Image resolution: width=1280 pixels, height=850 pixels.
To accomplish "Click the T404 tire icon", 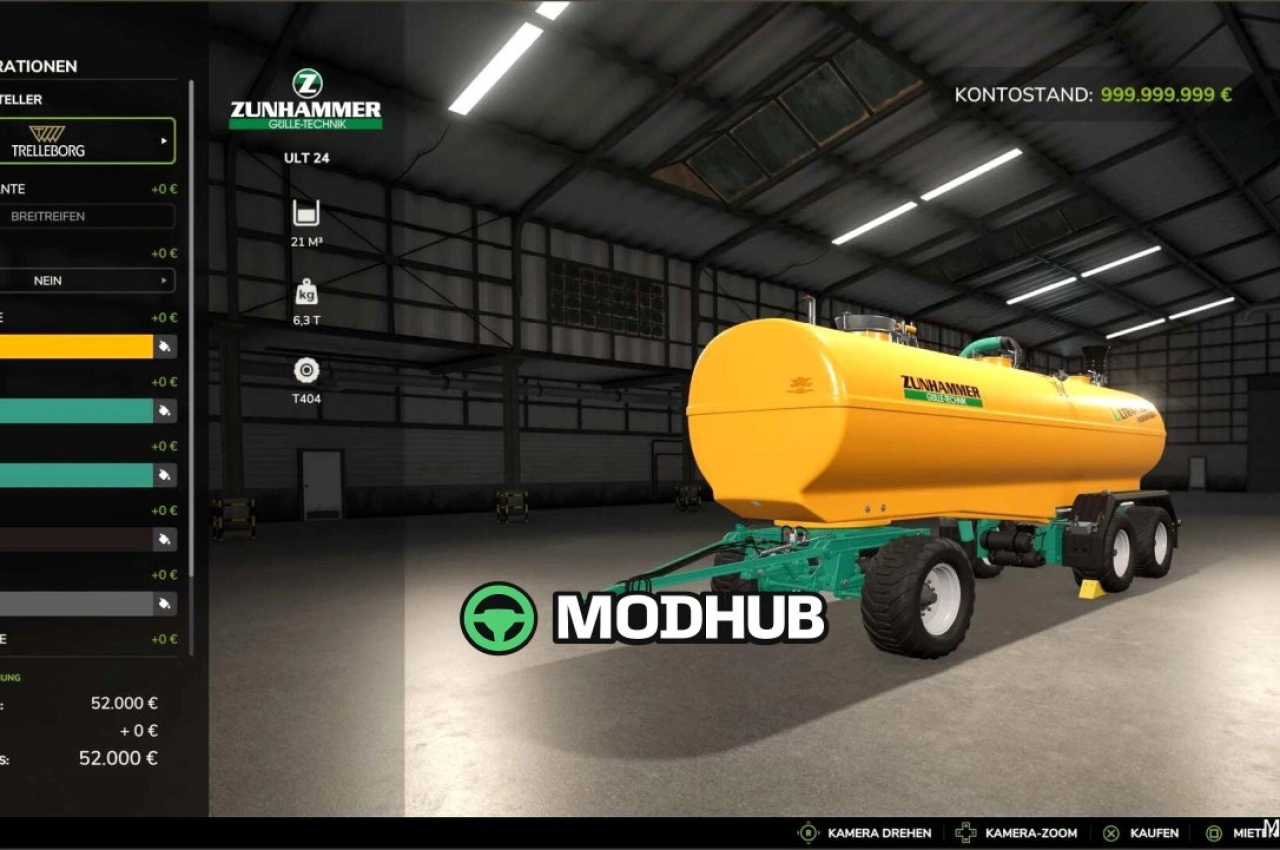I will pos(305,371).
